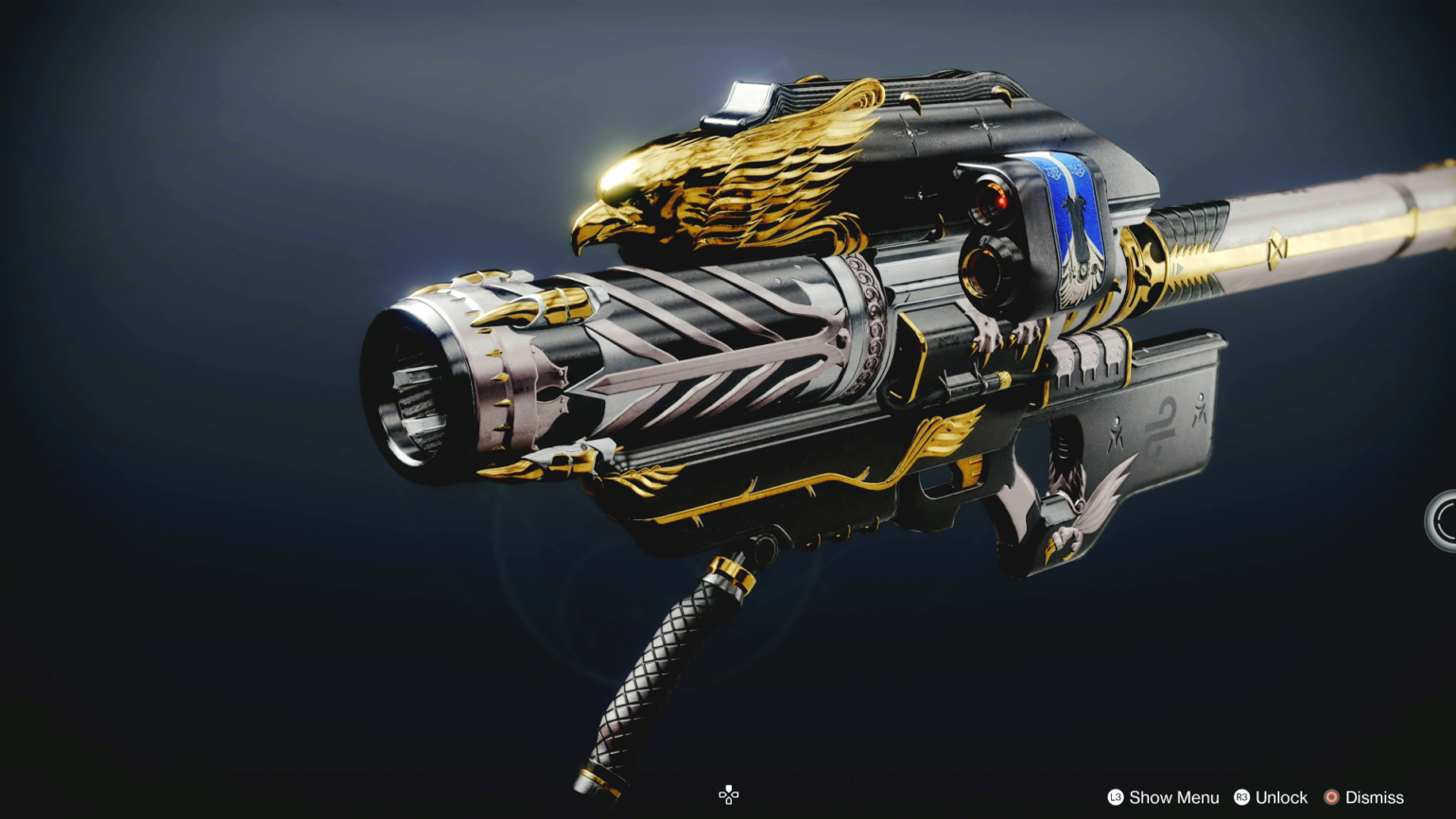Toggle the Unlock state with the R3 prompt
Viewport: 1456px width, 819px height.
(x=1242, y=796)
